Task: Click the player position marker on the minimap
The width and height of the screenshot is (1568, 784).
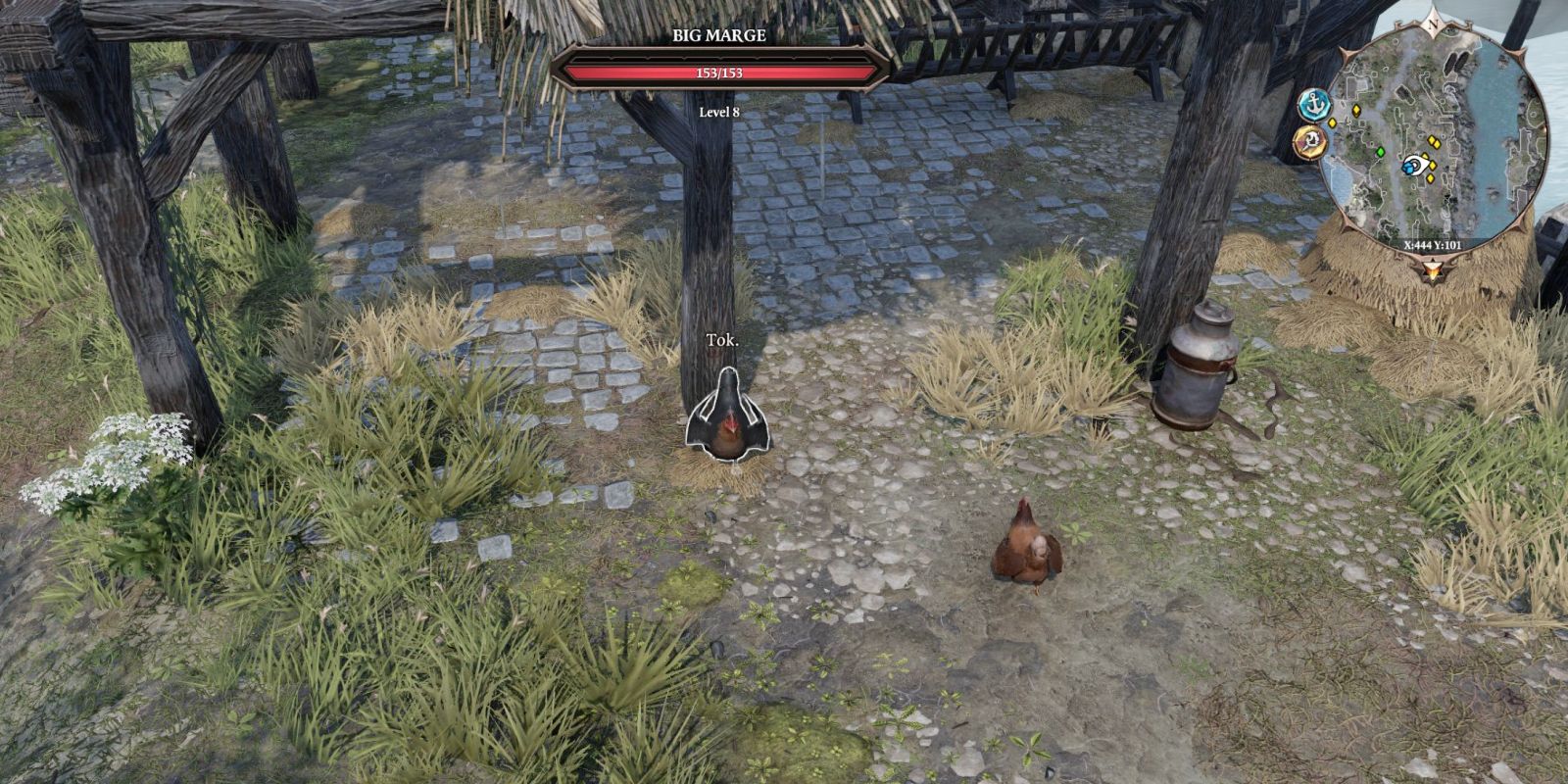Action: 1415,165
